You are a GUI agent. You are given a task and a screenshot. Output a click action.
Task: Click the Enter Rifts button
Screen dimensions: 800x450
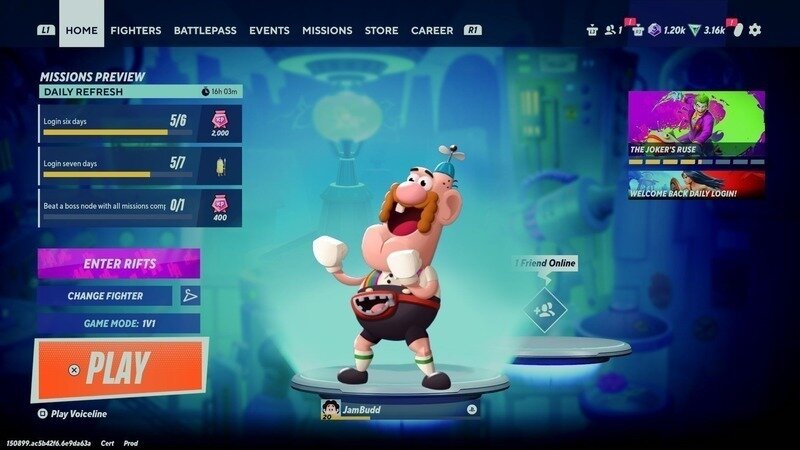118,263
